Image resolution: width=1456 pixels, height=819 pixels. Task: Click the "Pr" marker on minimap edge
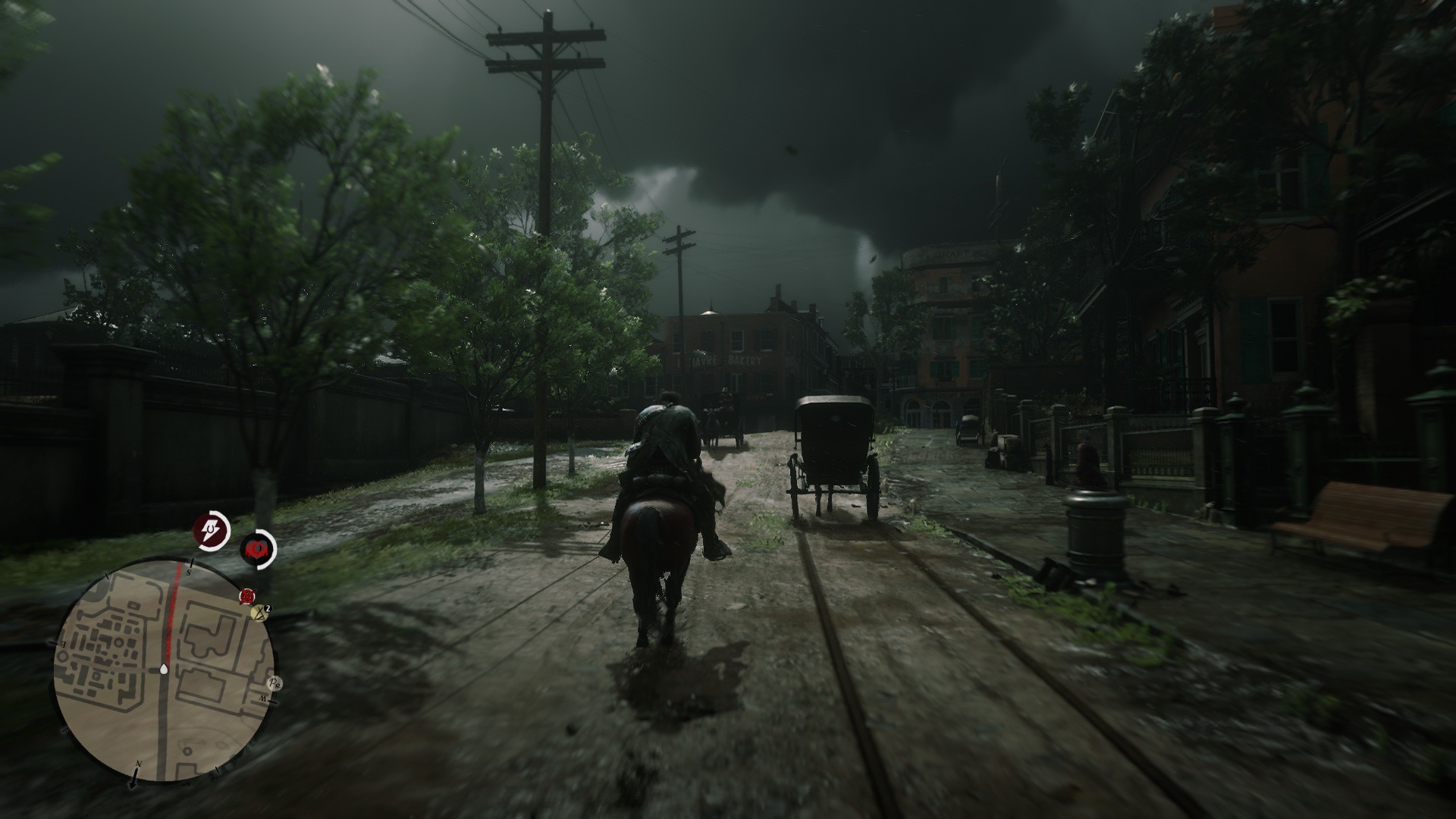pyautogui.click(x=275, y=684)
